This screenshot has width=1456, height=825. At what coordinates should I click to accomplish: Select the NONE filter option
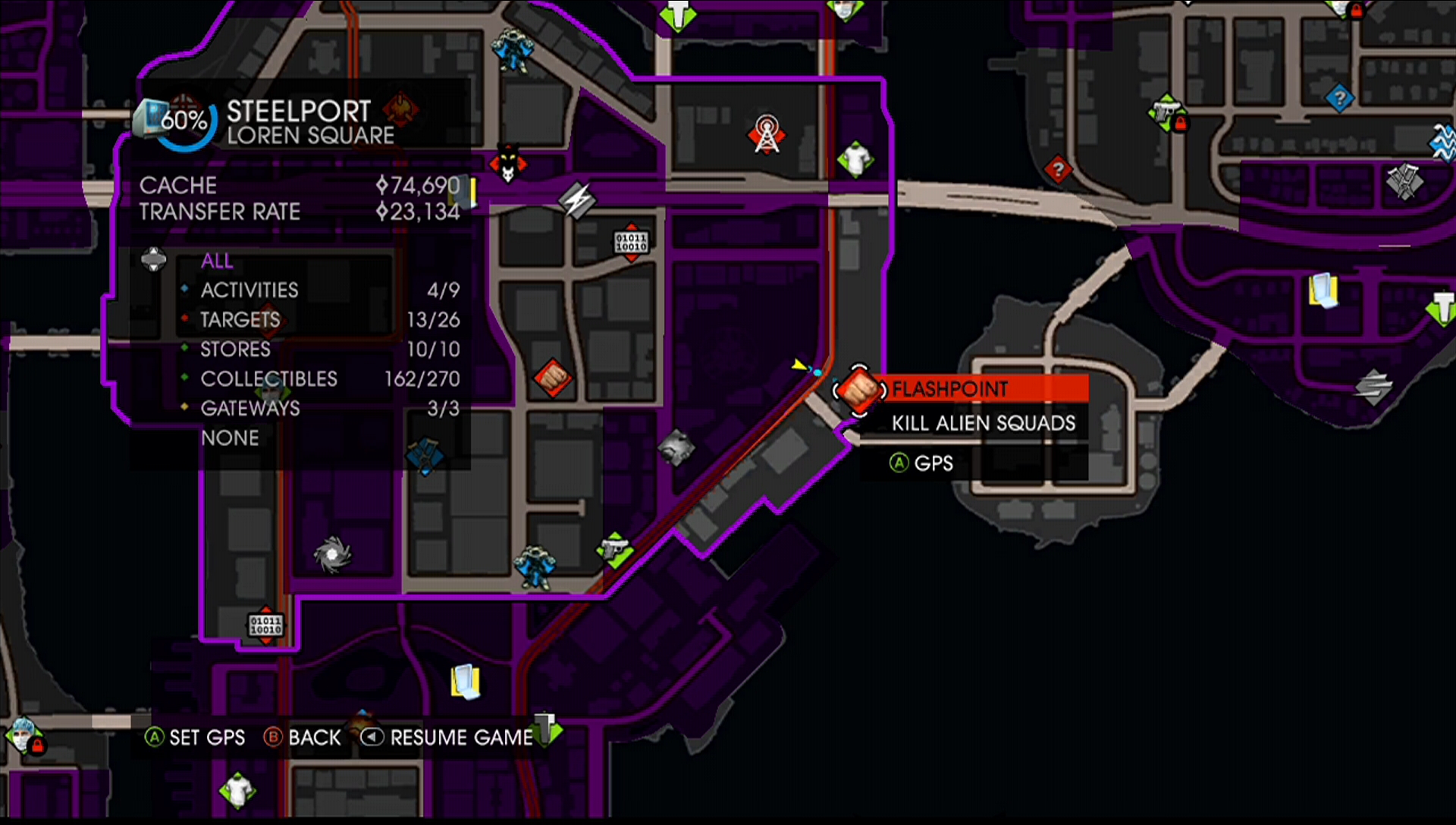pyautogui.click(x=231, y=438)
